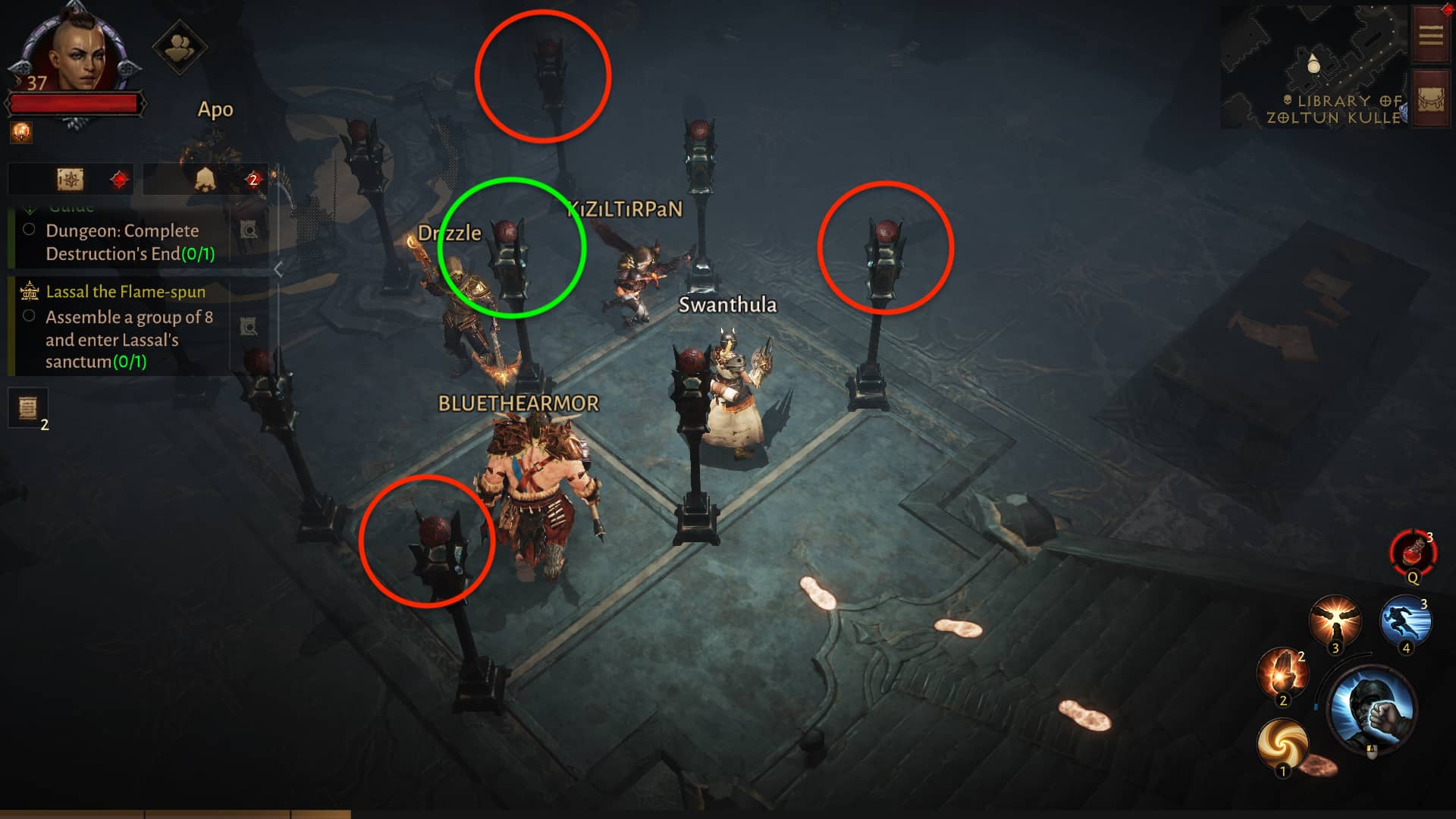Open the Library of Zoltun Kulle minimap
The height and width of the screenshot is (819, 1456).
point(1315,65)
